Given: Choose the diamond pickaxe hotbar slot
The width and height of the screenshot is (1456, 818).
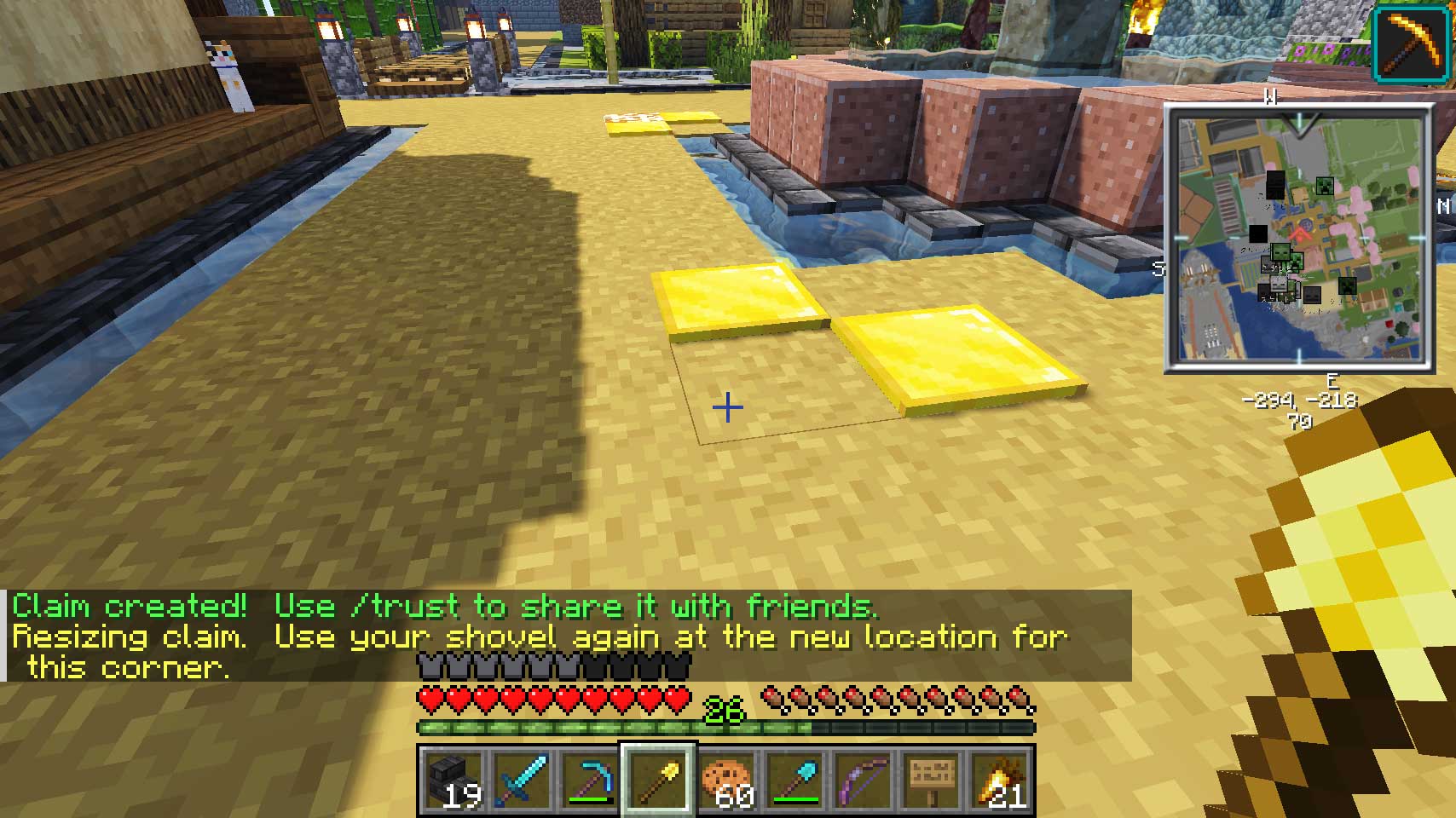Looking at the screenshot, I should click(590, 781).
